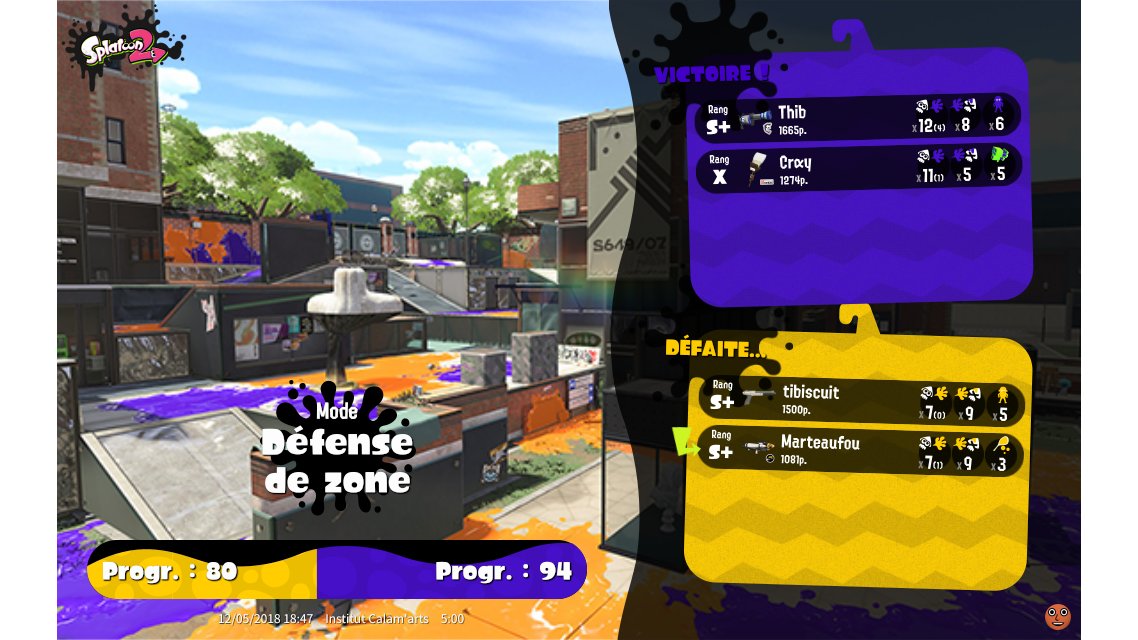This screenshot has height=640, width=1138.
Task: Click the paintbrush weapon icon beside Crxy
Action: 757,169
